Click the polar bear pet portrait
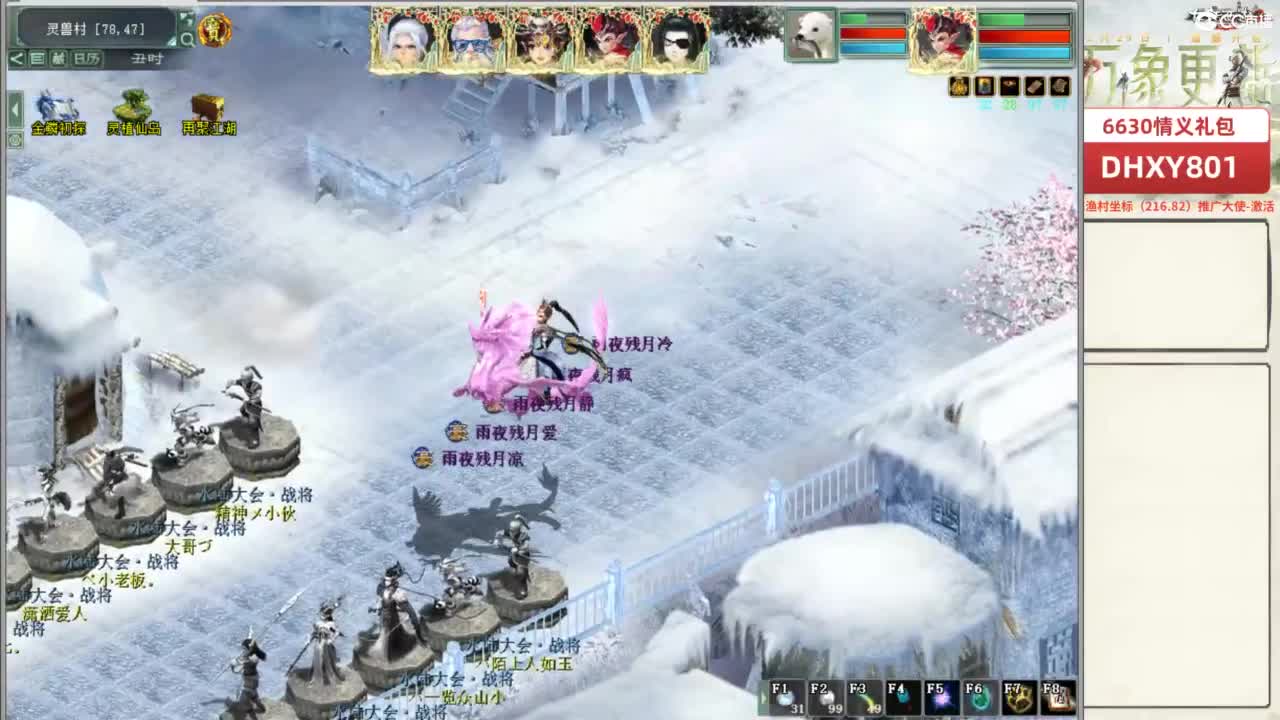 (810, 33)
